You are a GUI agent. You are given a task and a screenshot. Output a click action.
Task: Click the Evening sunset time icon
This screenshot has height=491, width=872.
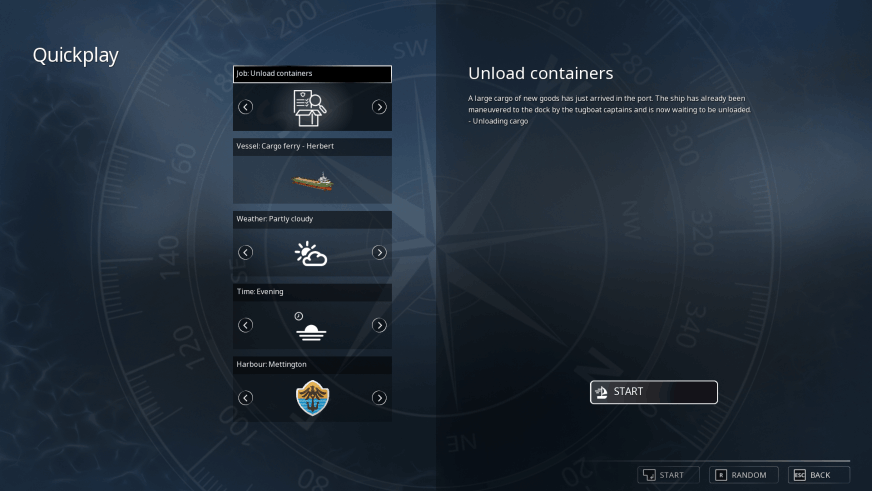312,326
